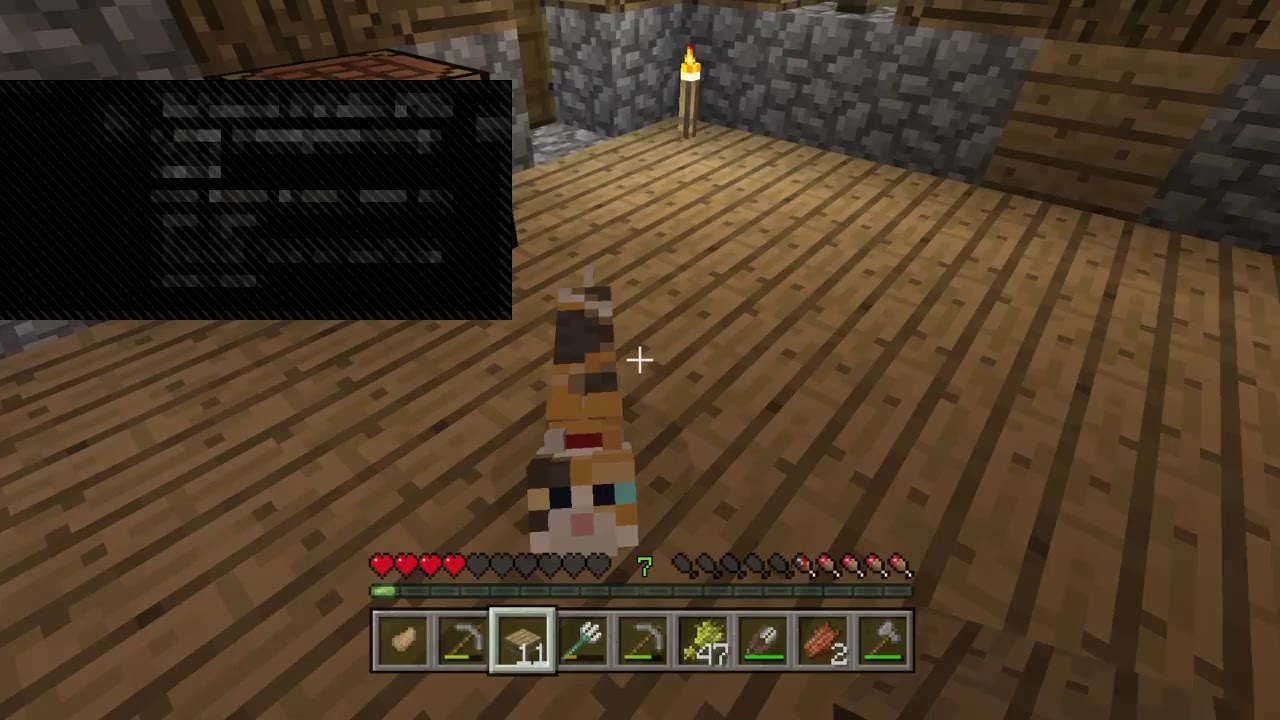Select the second pickaxe in slot five
Image resolution: width=1280 pixels, height=720 pixels.
tap(641, 640)
